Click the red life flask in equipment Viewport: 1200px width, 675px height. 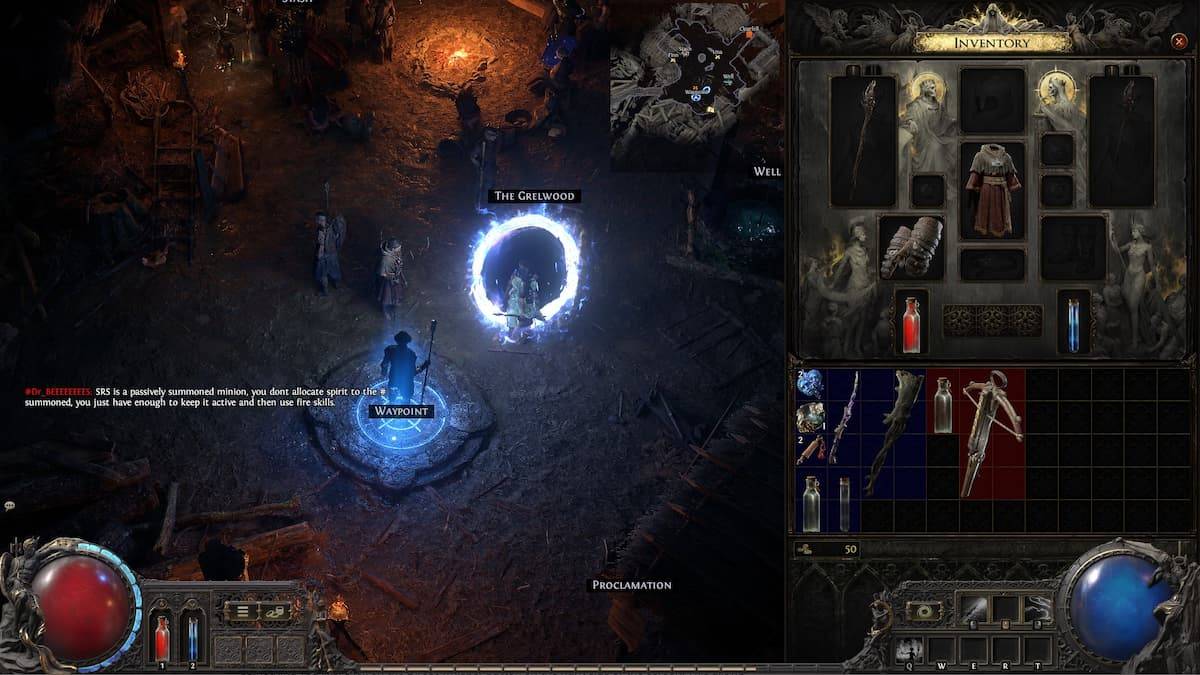coord(911,323)
